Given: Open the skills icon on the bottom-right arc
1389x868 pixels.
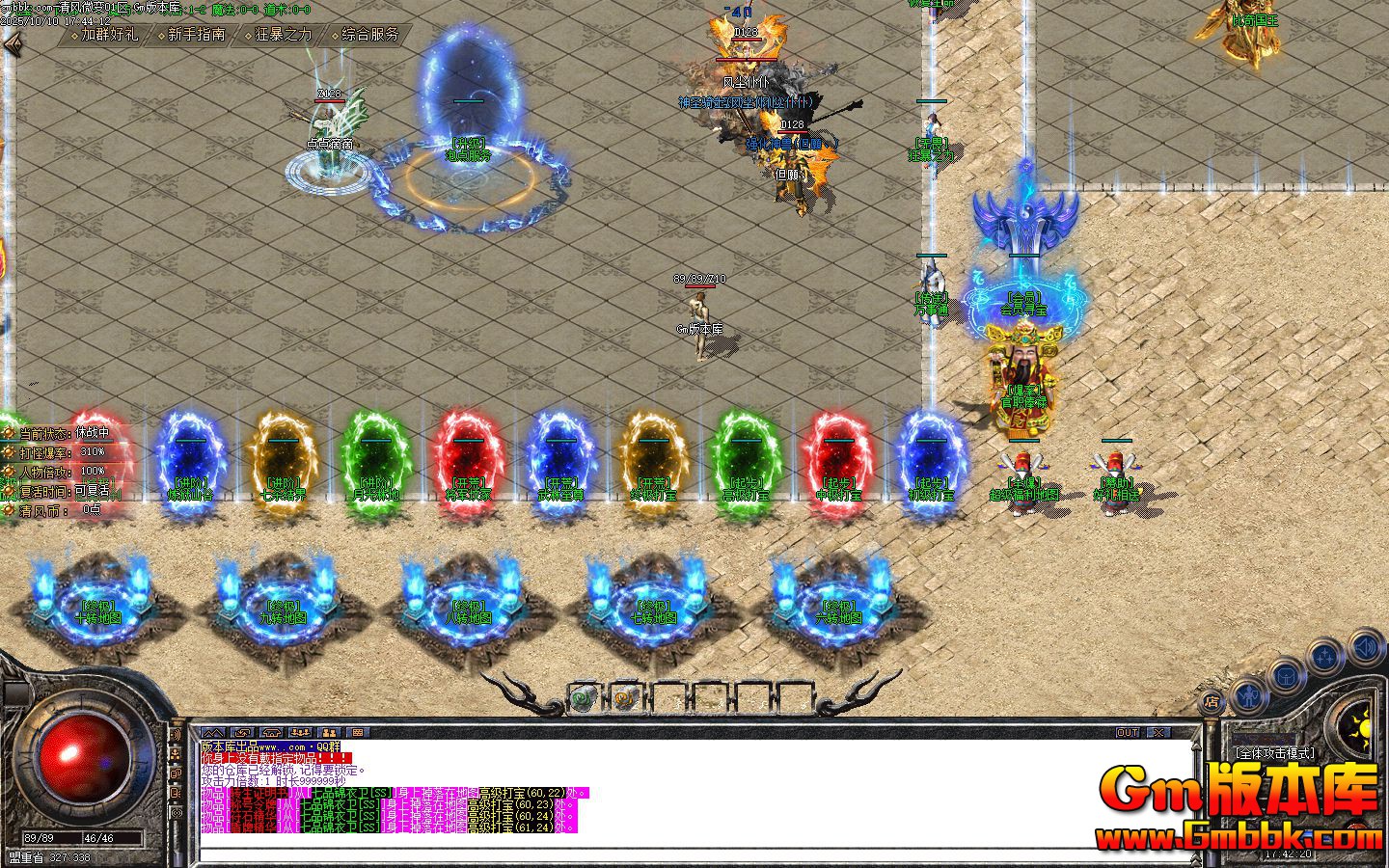Looking at the screenshot, I should pos(1324,656).
